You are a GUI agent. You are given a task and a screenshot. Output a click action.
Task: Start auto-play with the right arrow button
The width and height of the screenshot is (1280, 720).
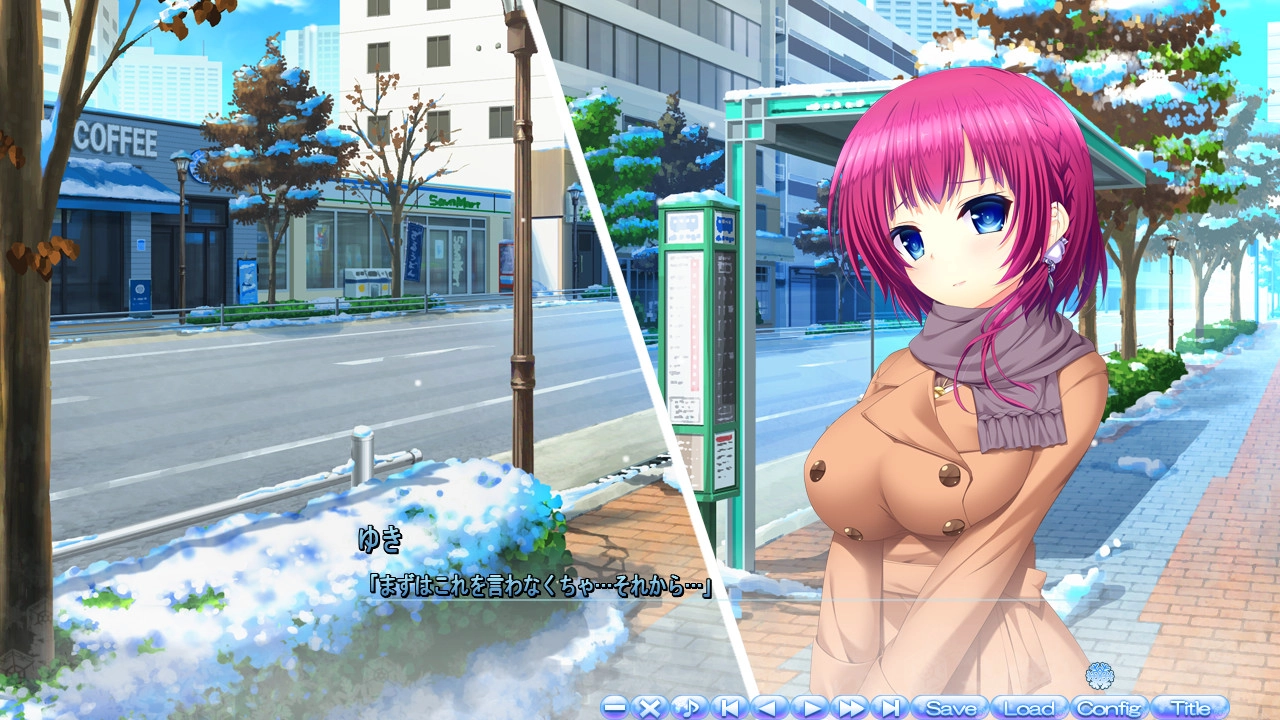(810, 708)
